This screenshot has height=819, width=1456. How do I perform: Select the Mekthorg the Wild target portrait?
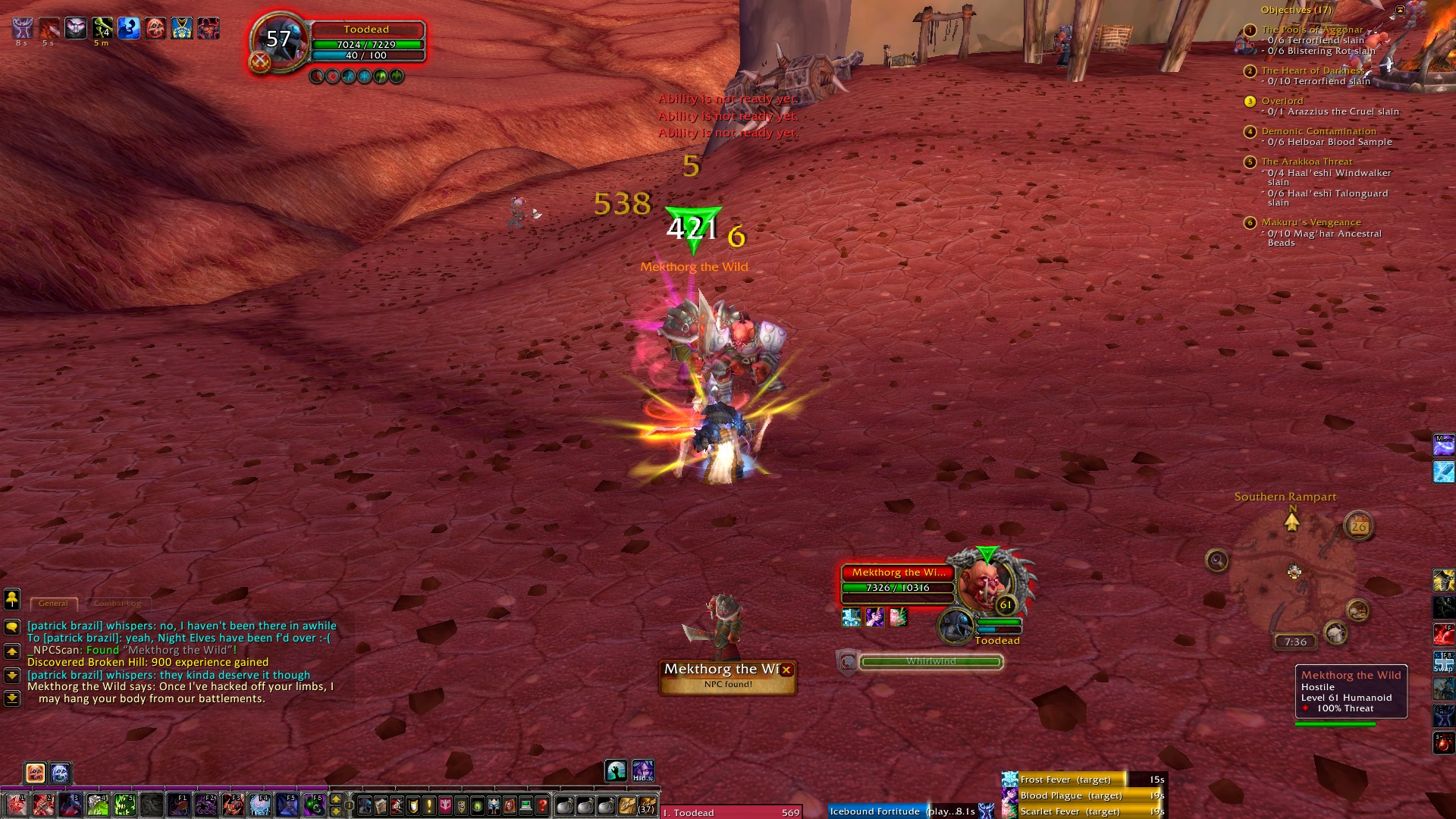click(983, 582)
